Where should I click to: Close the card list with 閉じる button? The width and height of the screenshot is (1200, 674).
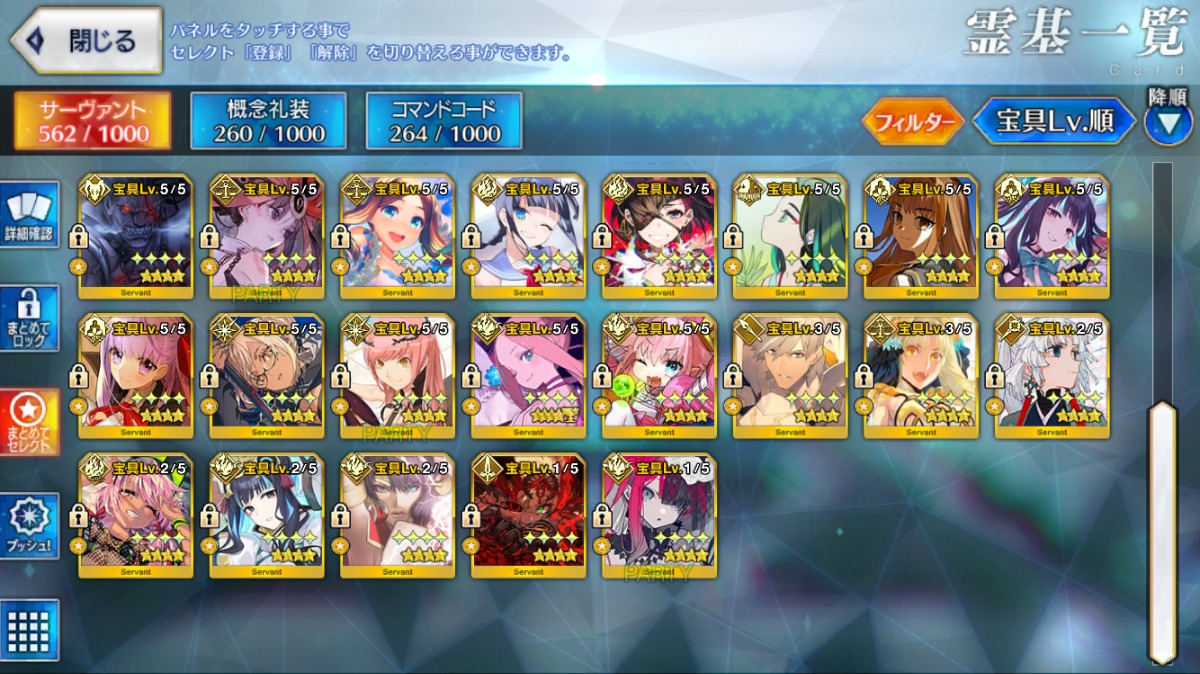pyautogui.click(x=86, y=41)
